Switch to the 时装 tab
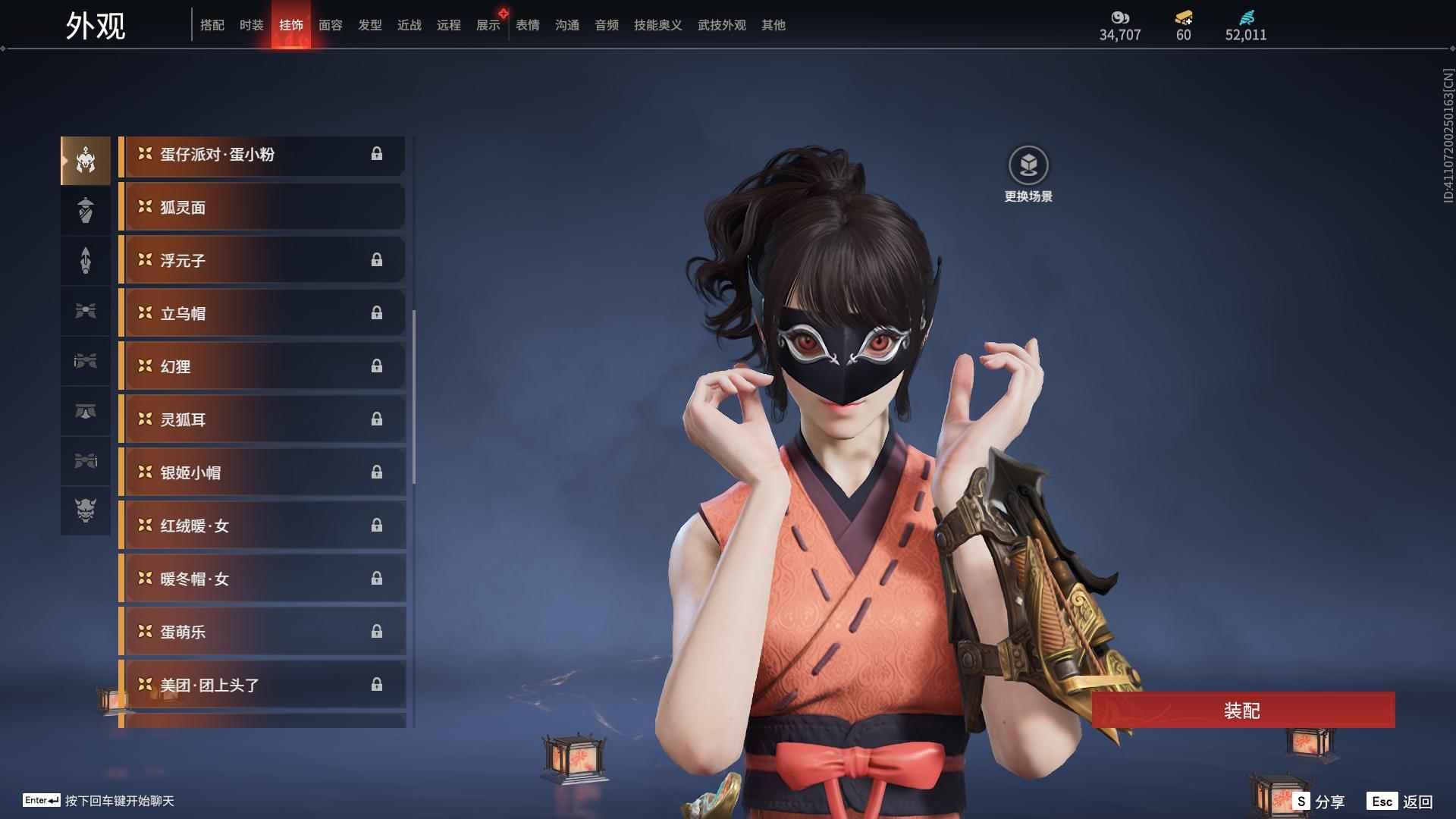Image resolution: width=1456 pixels, height=819 pixels. [252, 25]
